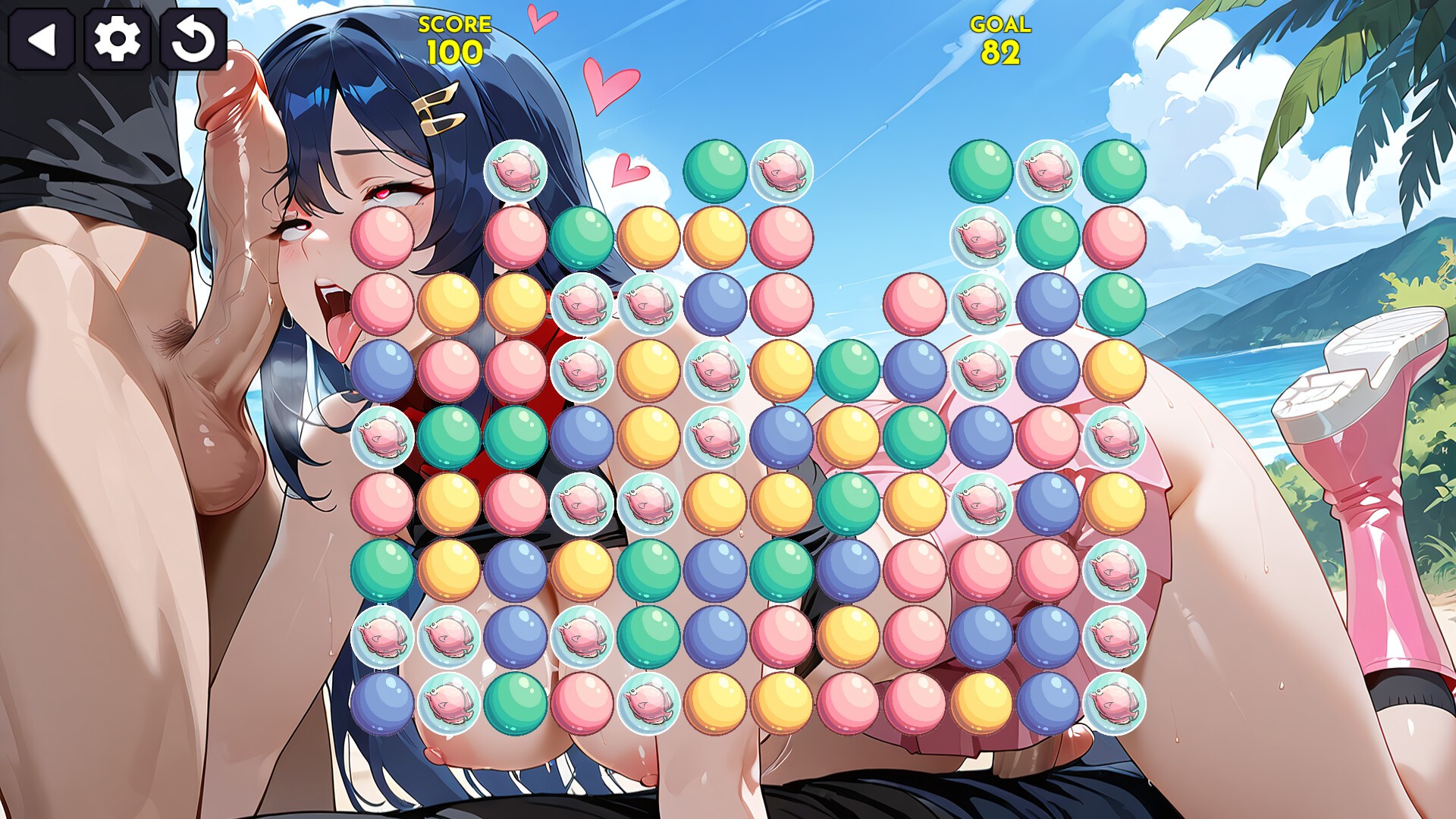1456x819 pixels.
Task: Open the gear settings menu
Action: click(117, 39)
